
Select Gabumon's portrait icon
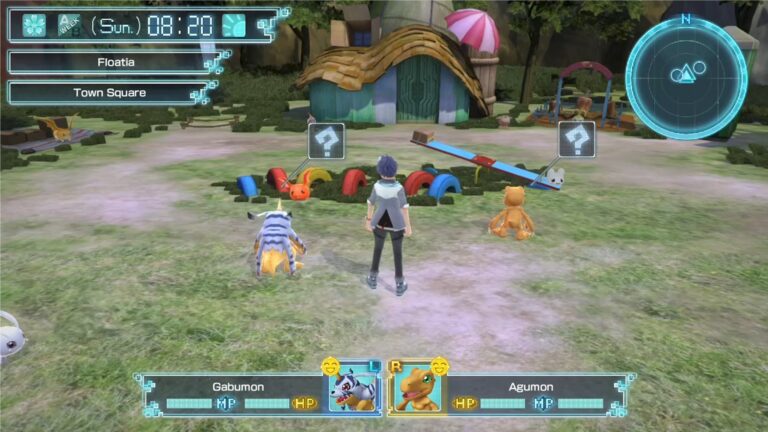356,390
